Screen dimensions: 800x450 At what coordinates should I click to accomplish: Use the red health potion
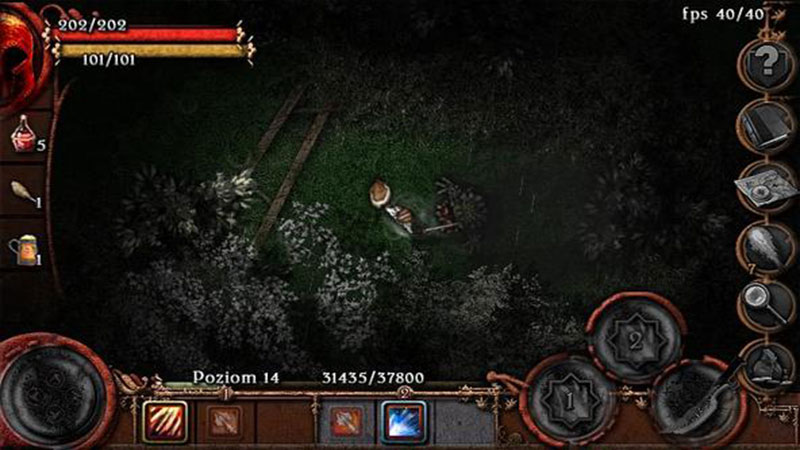pyautogui.click(x=24, y=134)
